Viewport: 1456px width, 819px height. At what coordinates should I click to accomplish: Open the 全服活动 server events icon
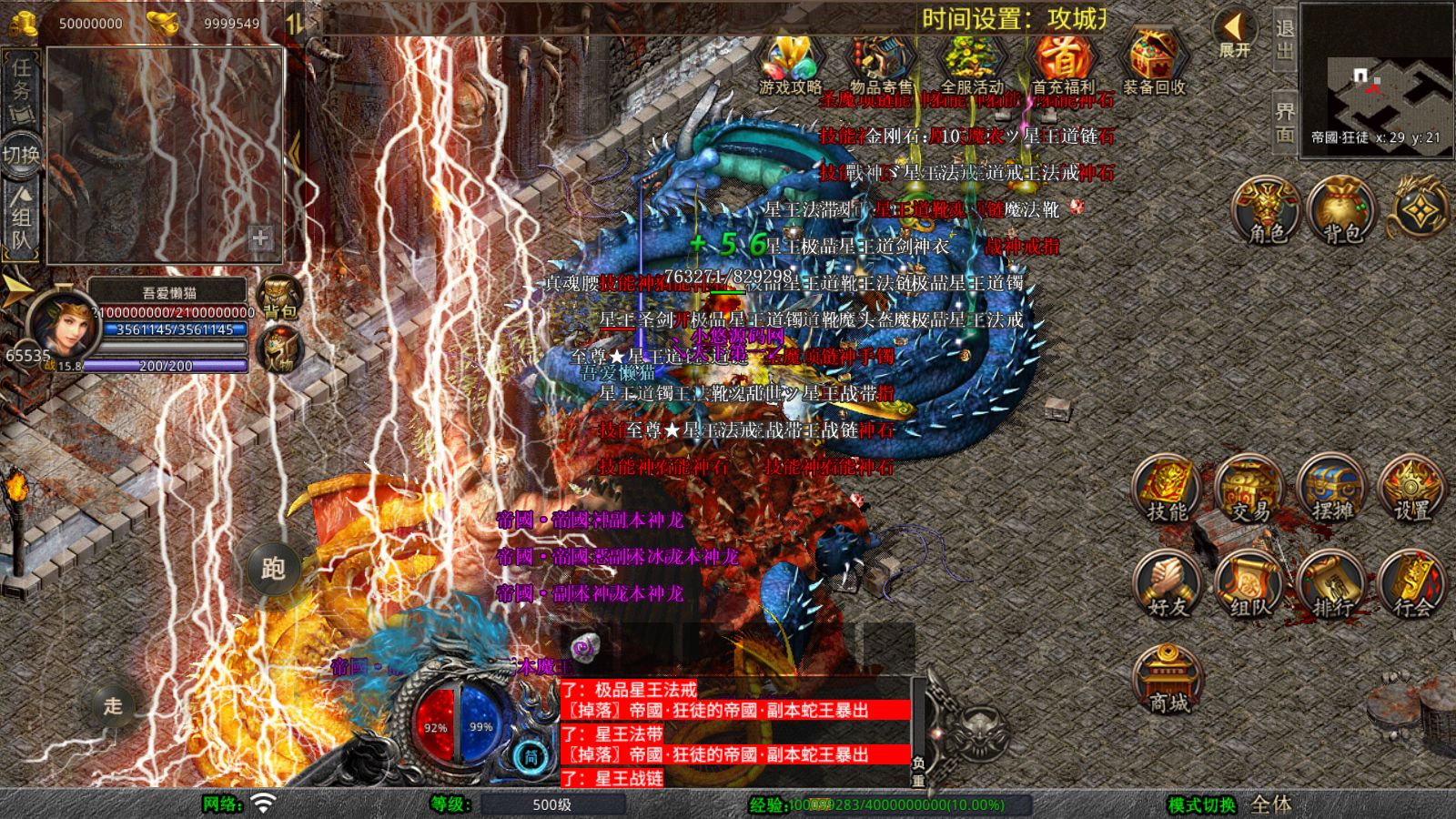coord(971,64)
